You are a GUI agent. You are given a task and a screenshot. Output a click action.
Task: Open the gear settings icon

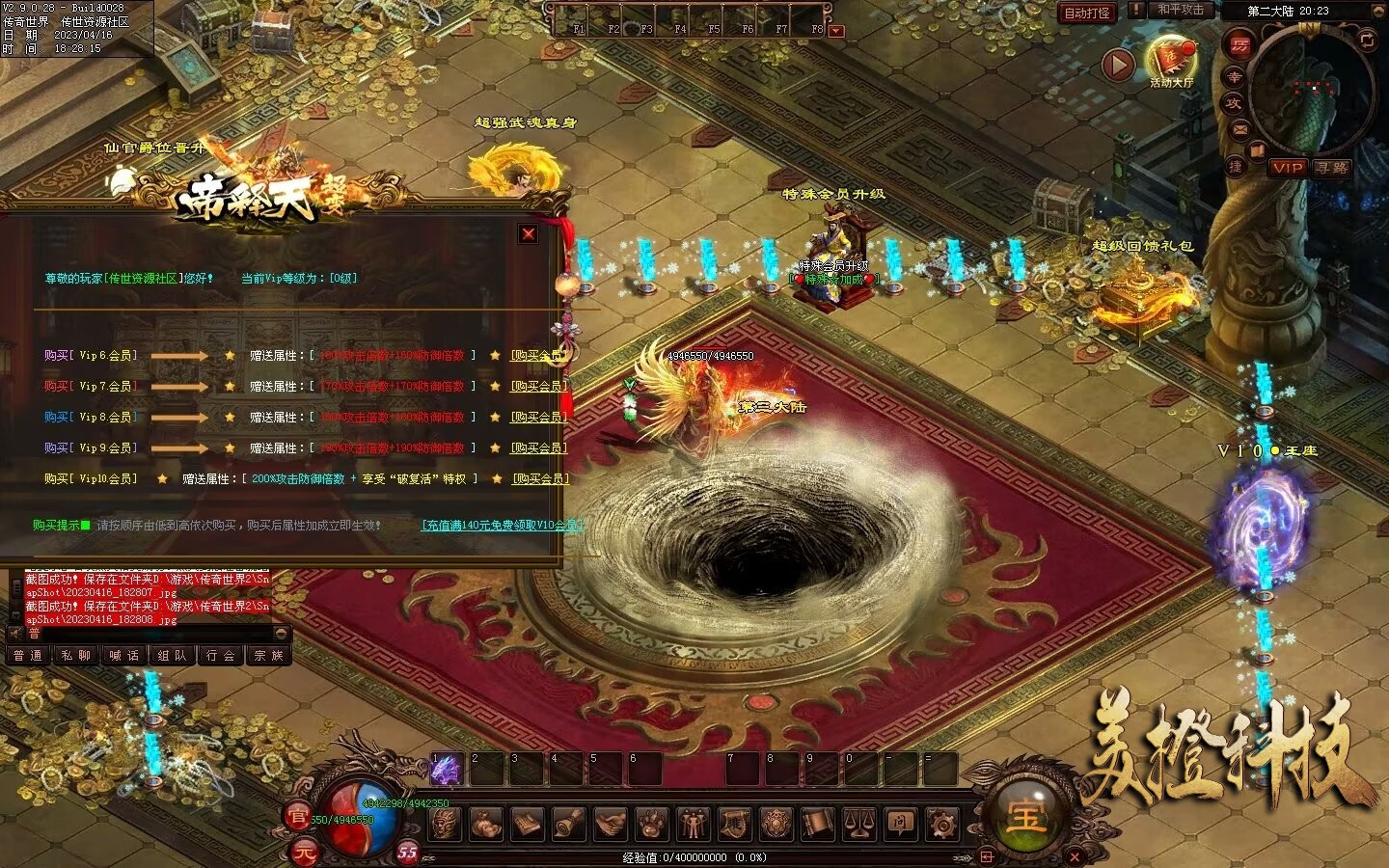tap(941, 825)
